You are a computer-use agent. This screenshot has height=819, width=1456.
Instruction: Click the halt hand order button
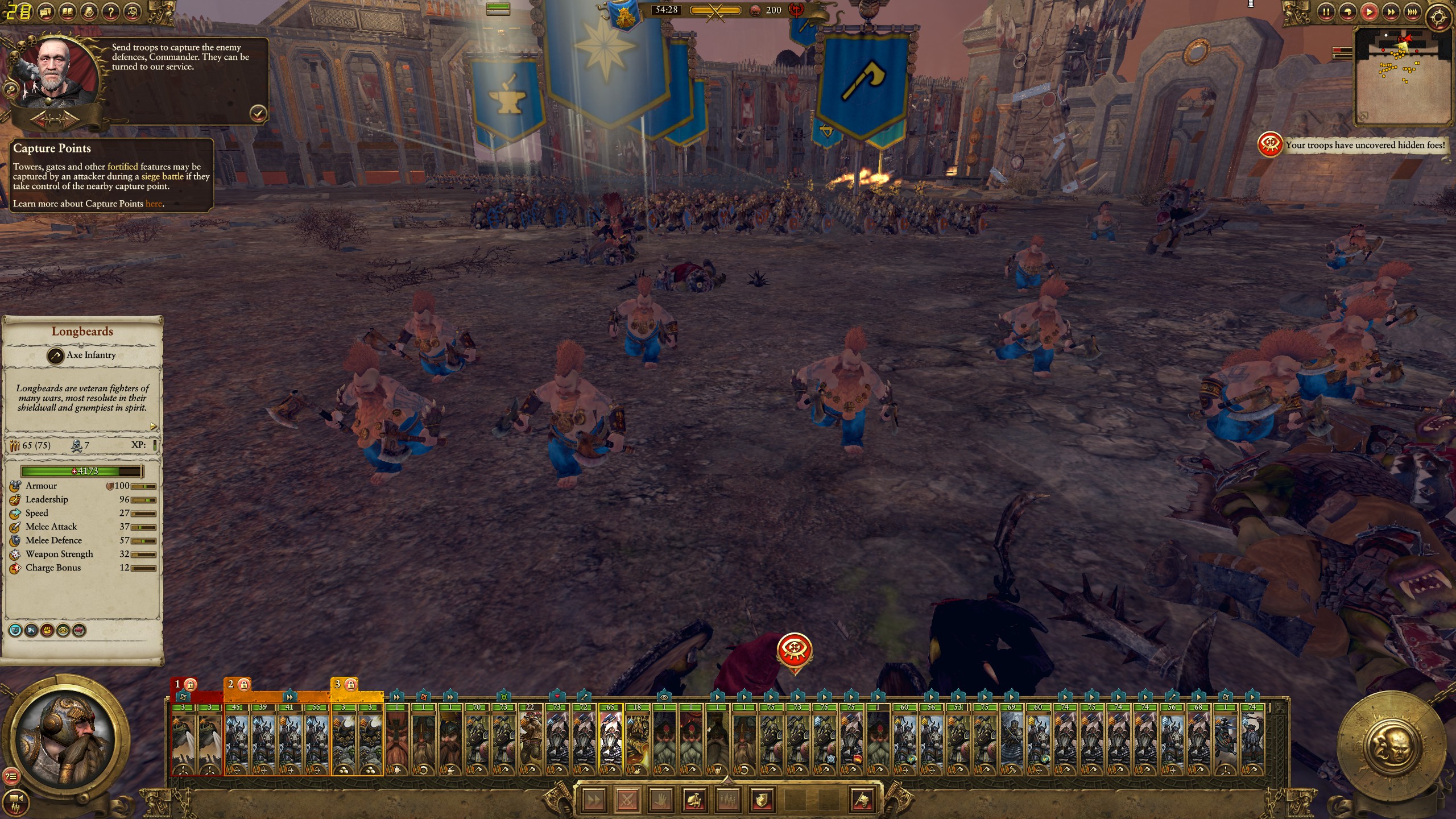point(660,800)
